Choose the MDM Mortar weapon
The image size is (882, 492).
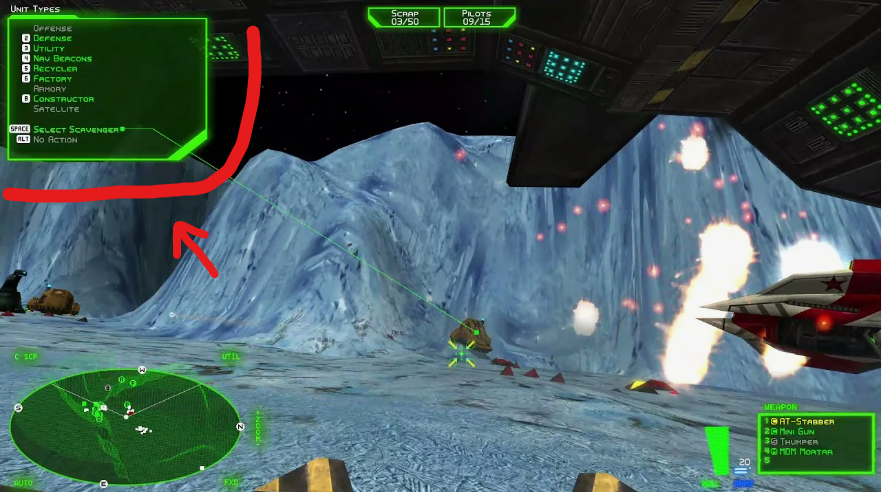pyautogui.click(x=806, y=451)
